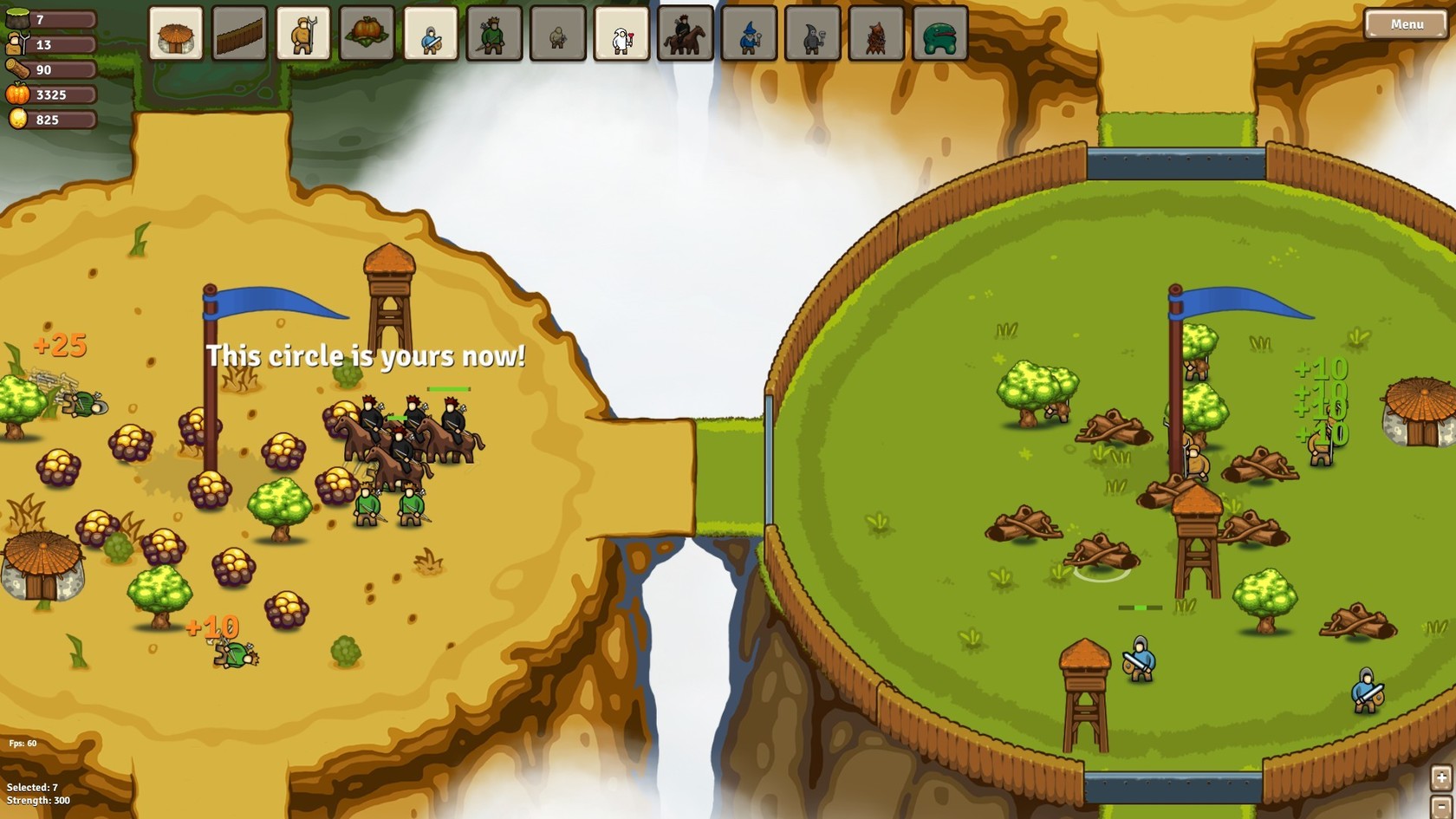Viewport: 1456px width, 819px height.
Task: Select the pumpkin farm icon
Action: [364, 36]
